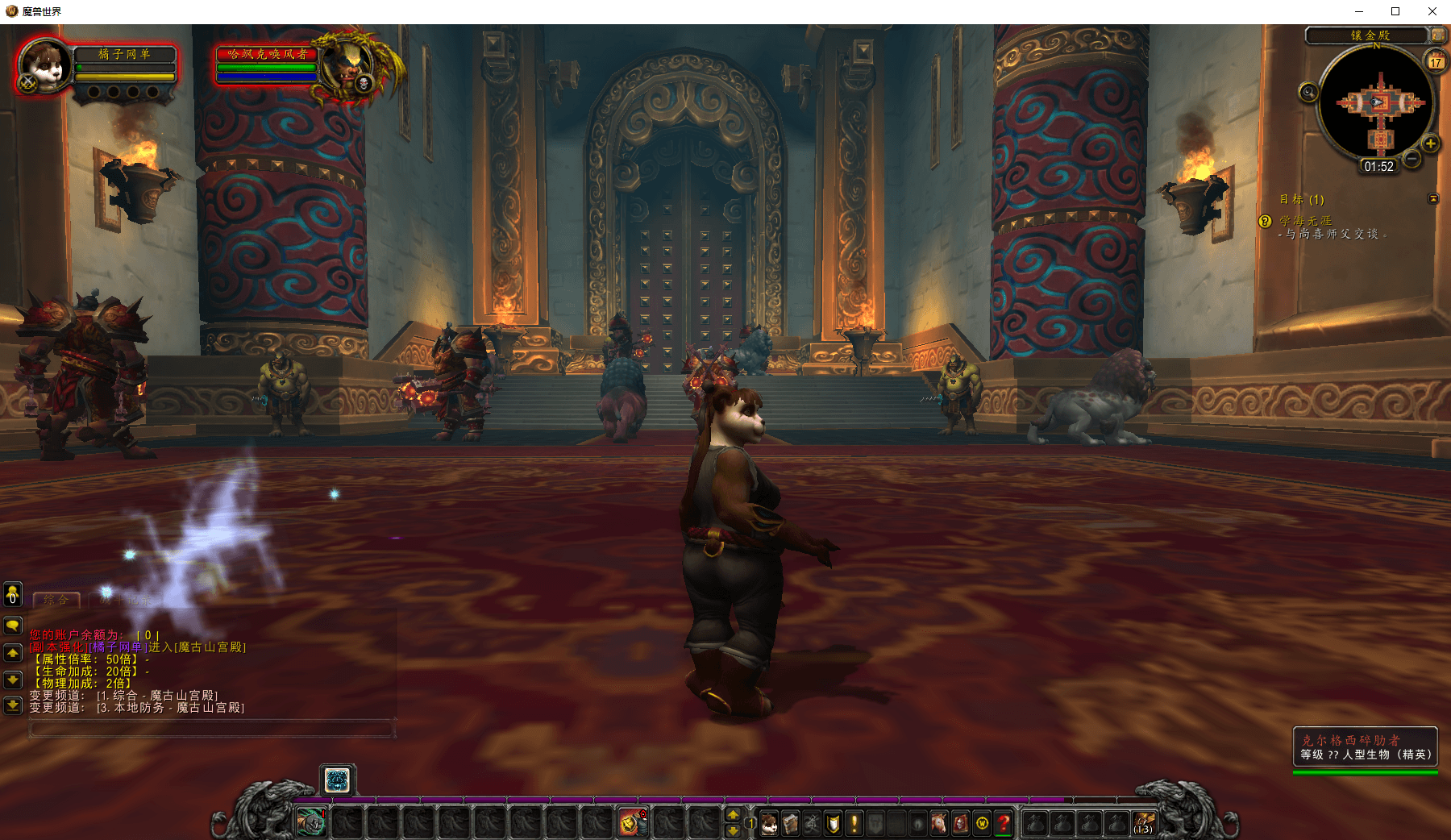Zoom in the minimap with the plus button
1451x840 pixels.
point(1430,143)
